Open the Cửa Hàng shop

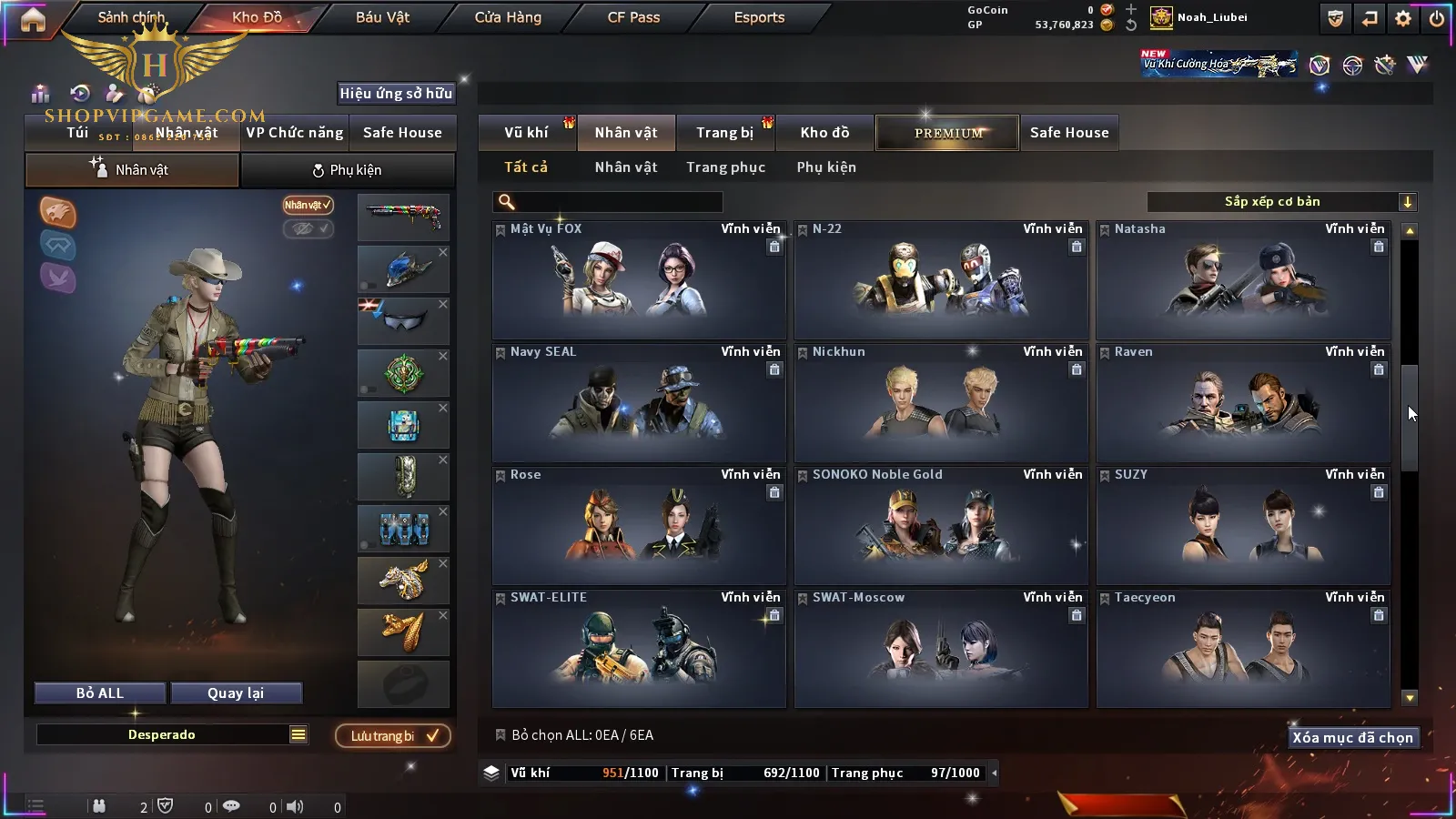(508, 17)
